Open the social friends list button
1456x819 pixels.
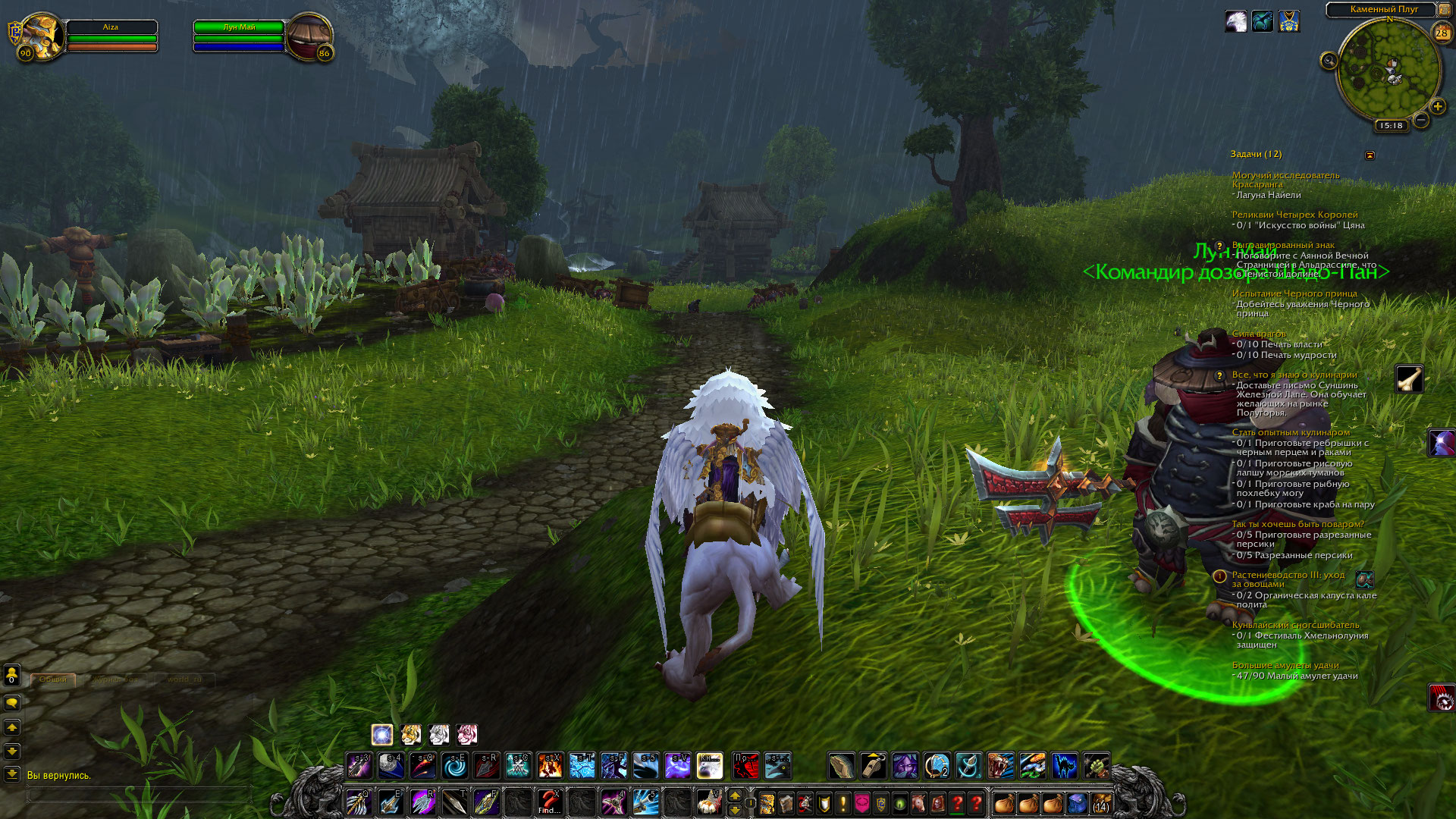[x=12, y=674]
